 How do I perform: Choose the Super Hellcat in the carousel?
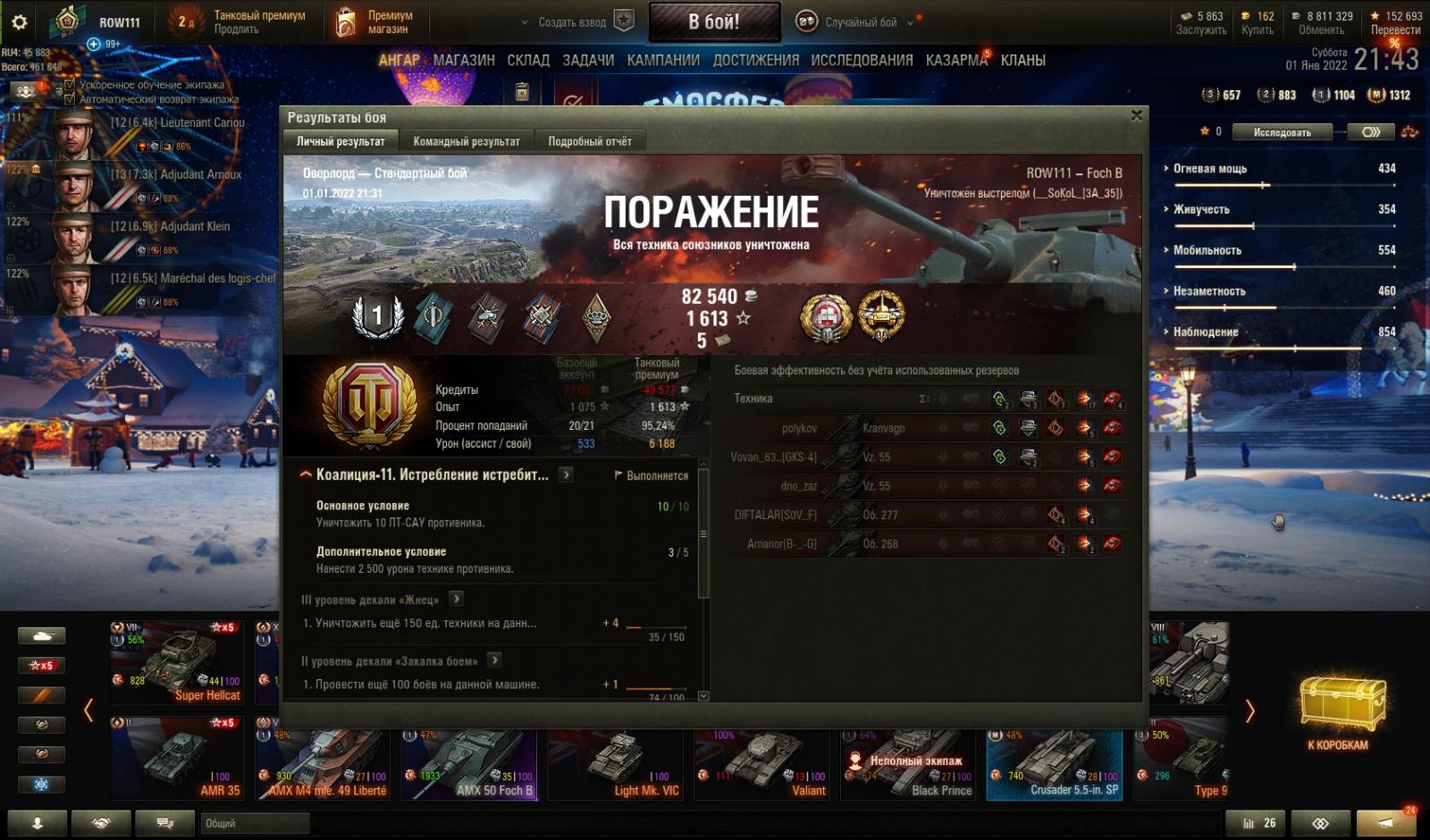(x=176, y=663)
